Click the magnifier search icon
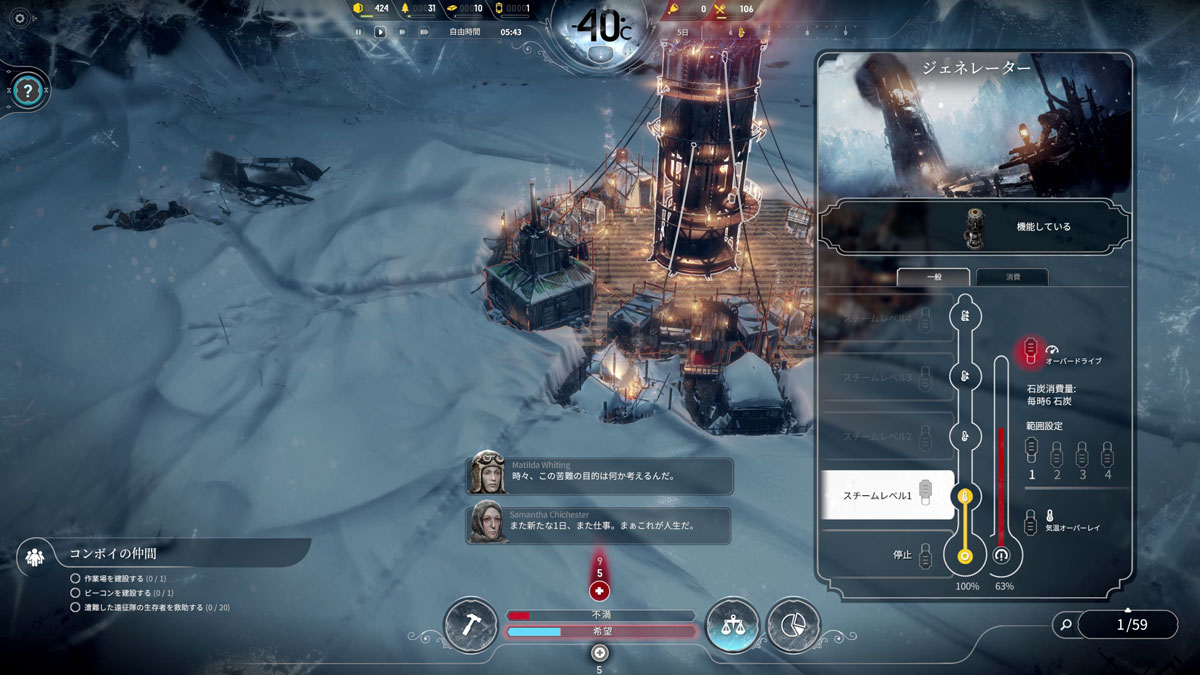The image size is (1200, 675). (1066, 625)
